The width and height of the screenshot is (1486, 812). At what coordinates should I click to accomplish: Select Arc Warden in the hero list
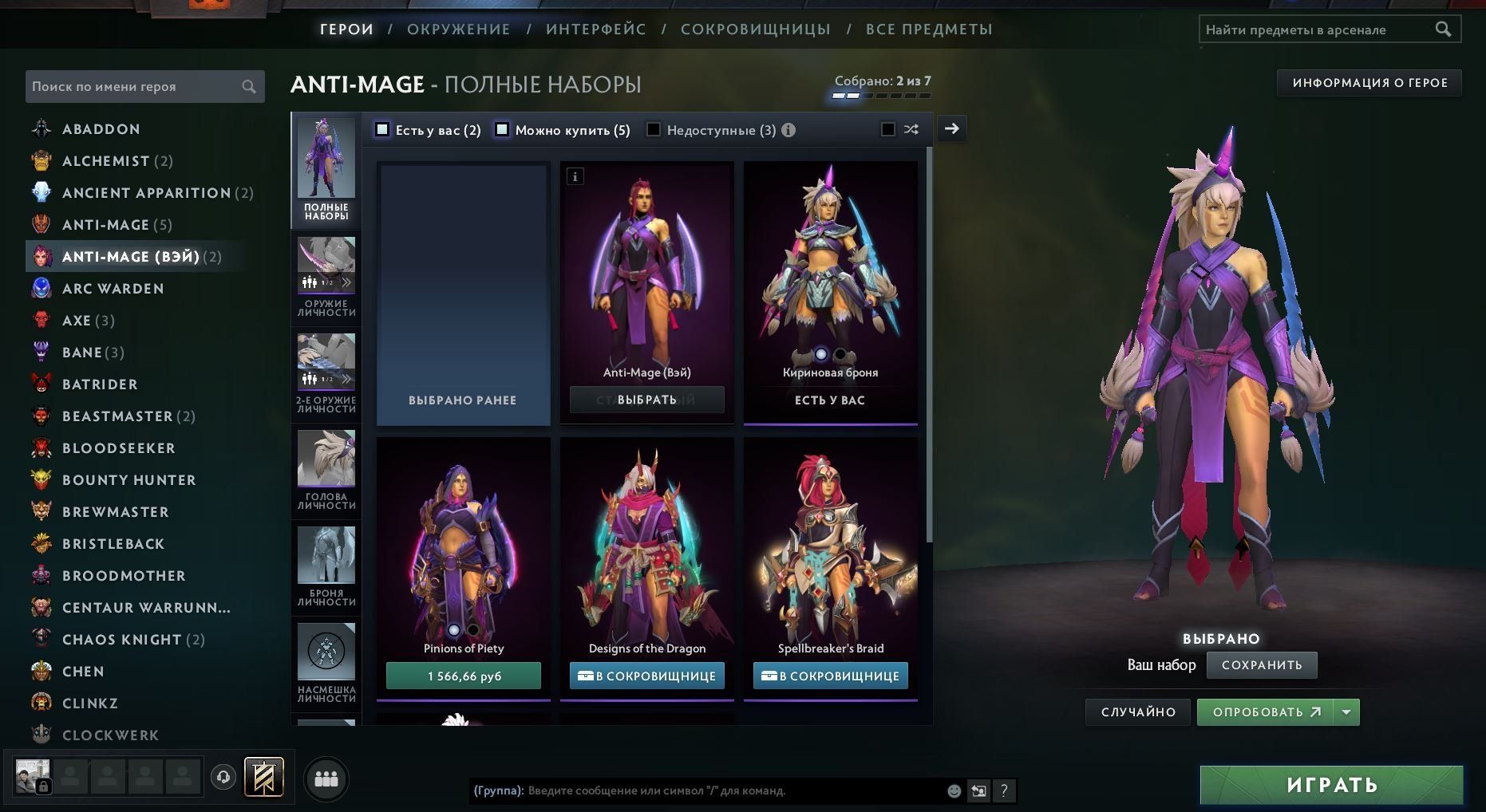113,289
